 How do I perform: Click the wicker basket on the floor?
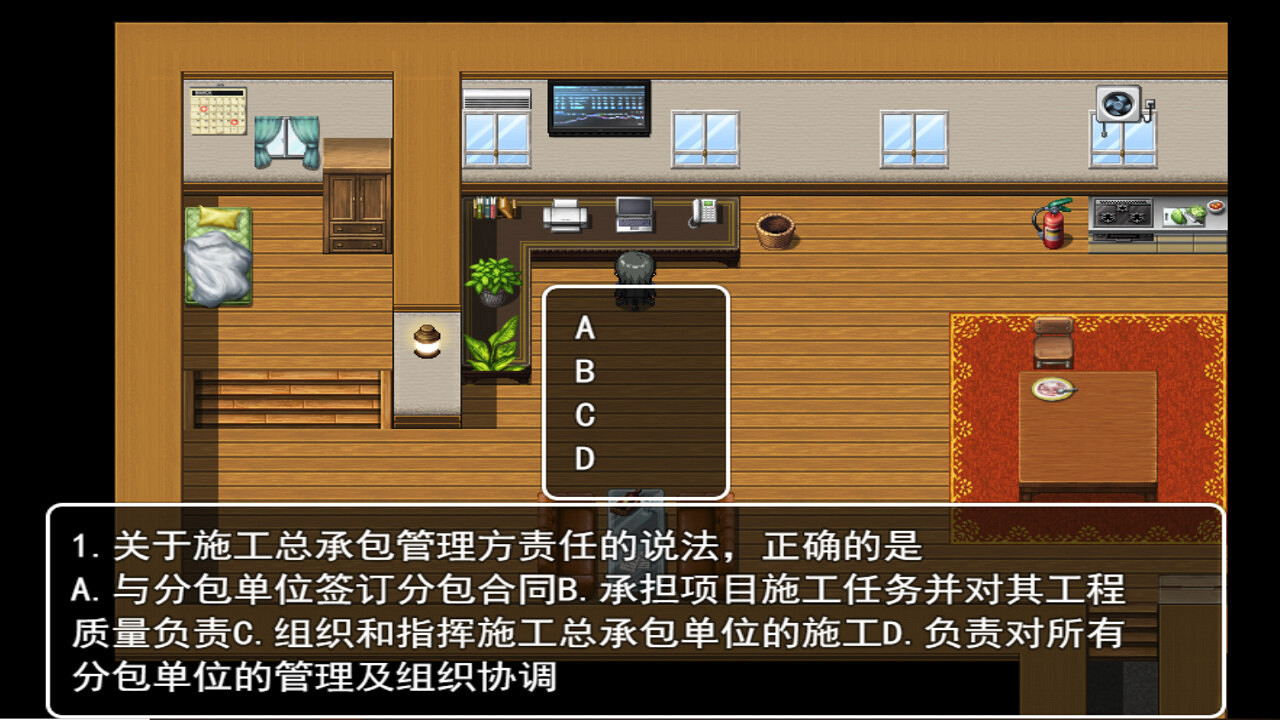coord(775,227)
